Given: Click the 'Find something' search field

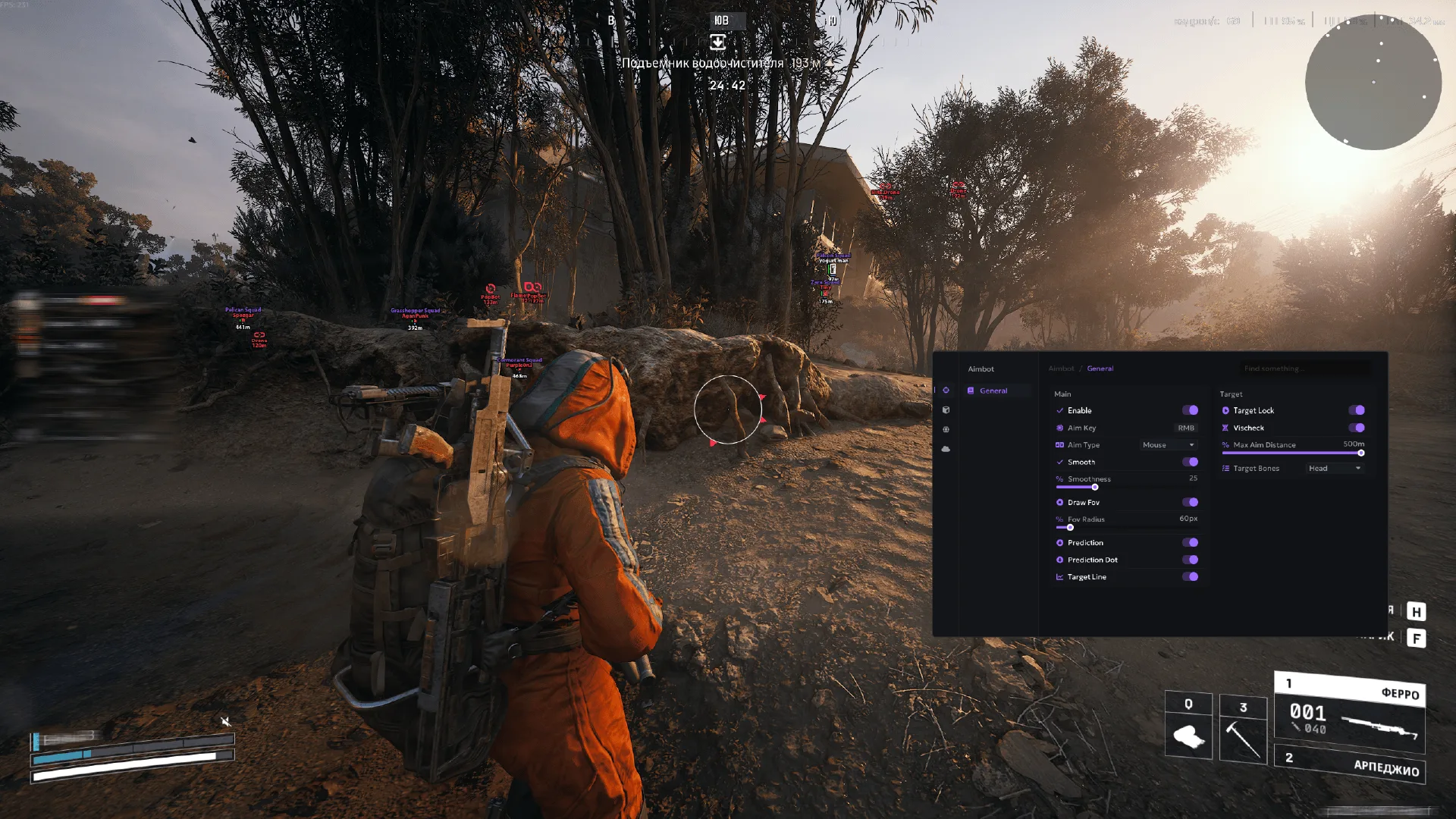Looking at the screenshot, I should [1304, 369].
